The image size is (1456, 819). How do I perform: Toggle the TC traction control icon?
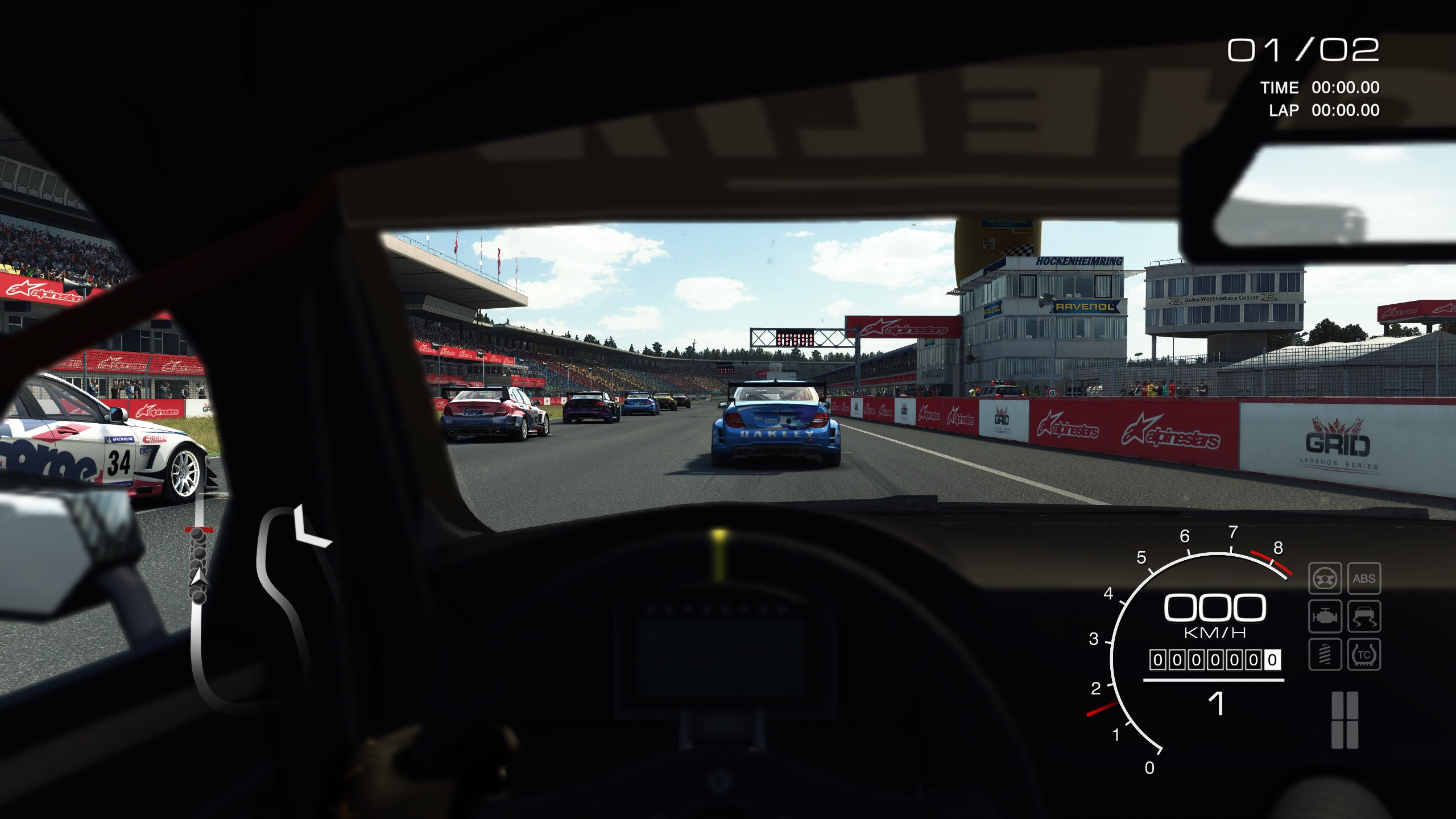click(1364, 655)
